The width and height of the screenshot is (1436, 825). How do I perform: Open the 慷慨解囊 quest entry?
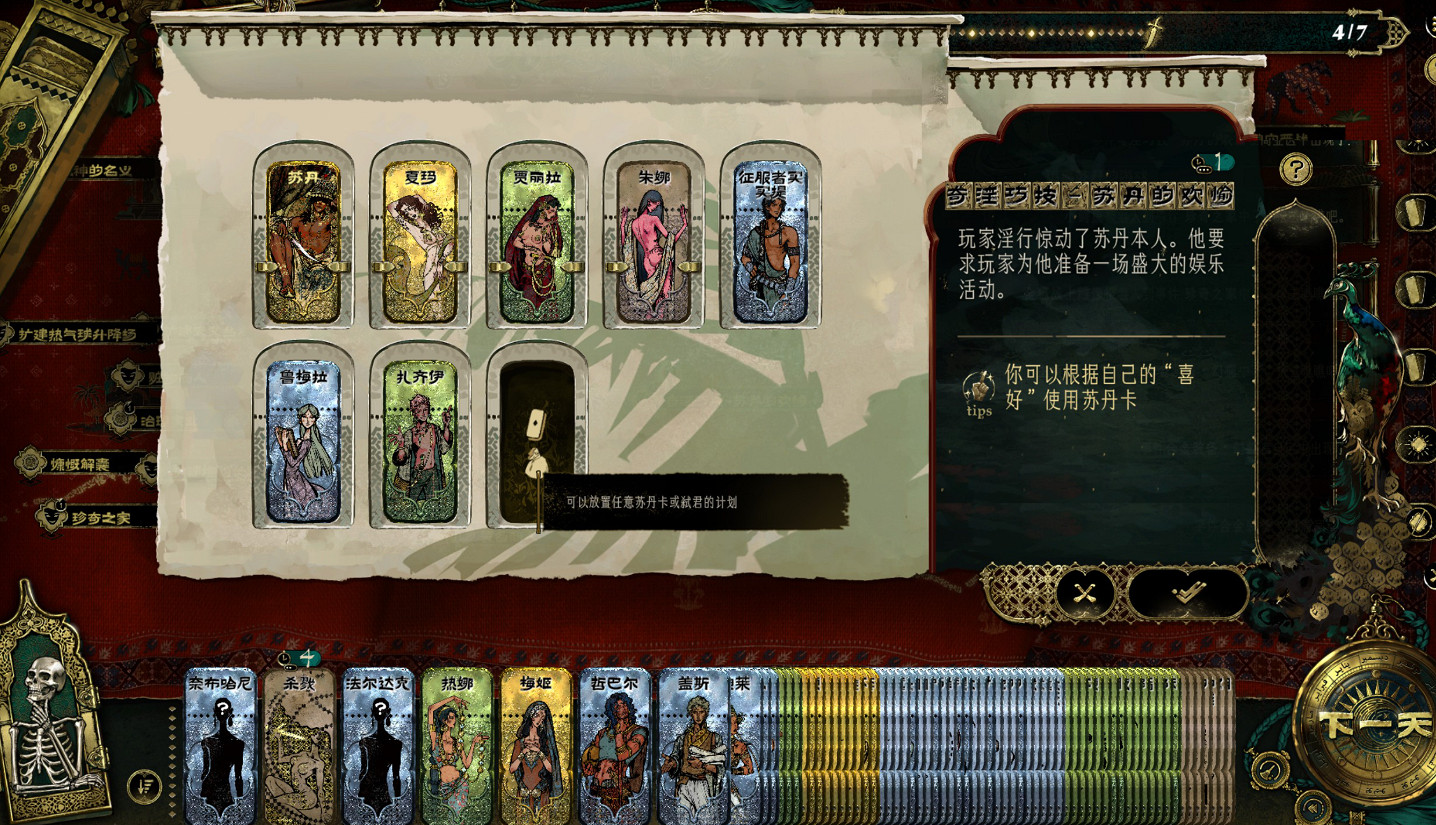(x=80, y=464)
